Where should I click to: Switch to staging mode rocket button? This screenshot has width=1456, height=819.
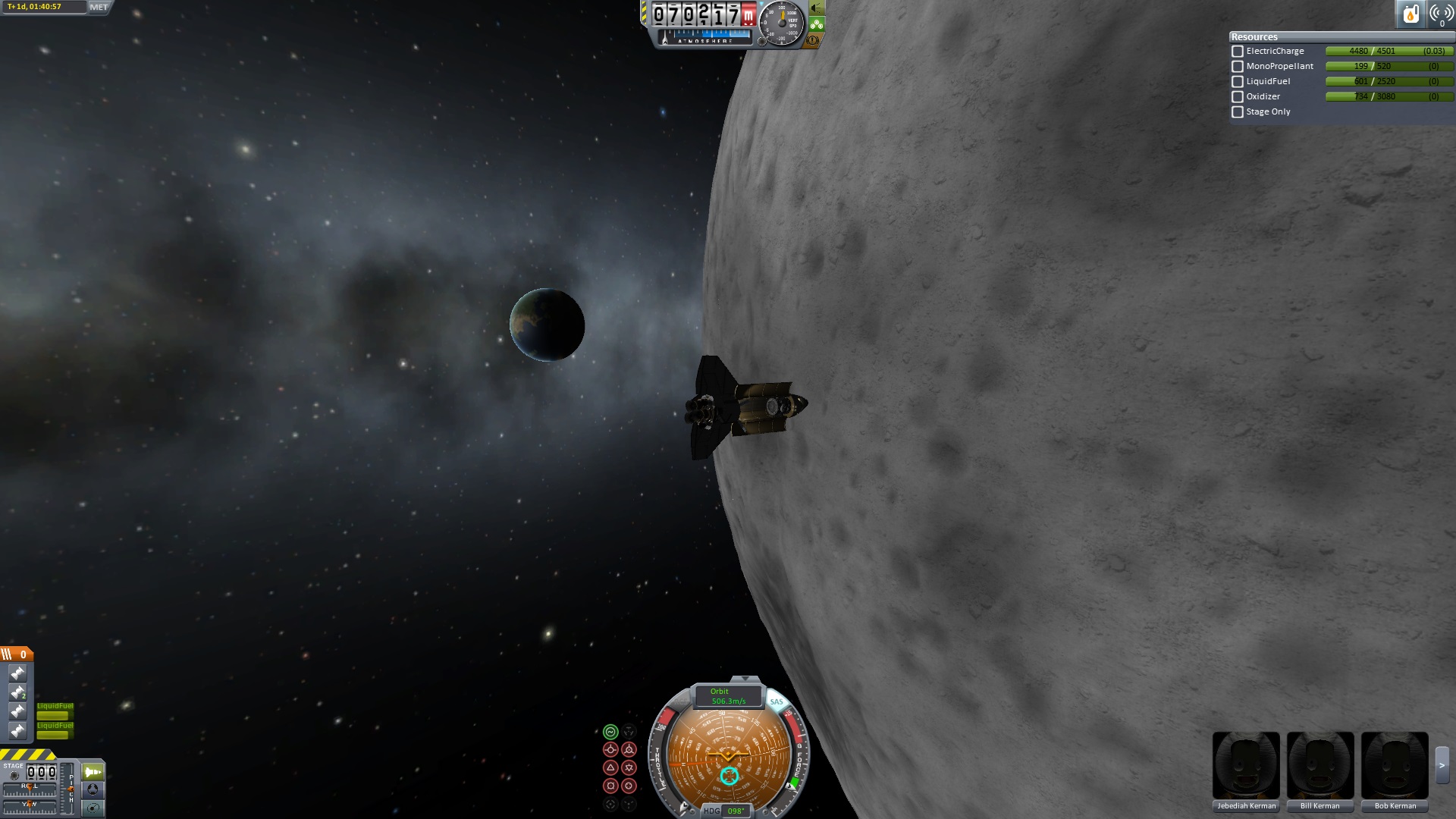coord(93,772)
